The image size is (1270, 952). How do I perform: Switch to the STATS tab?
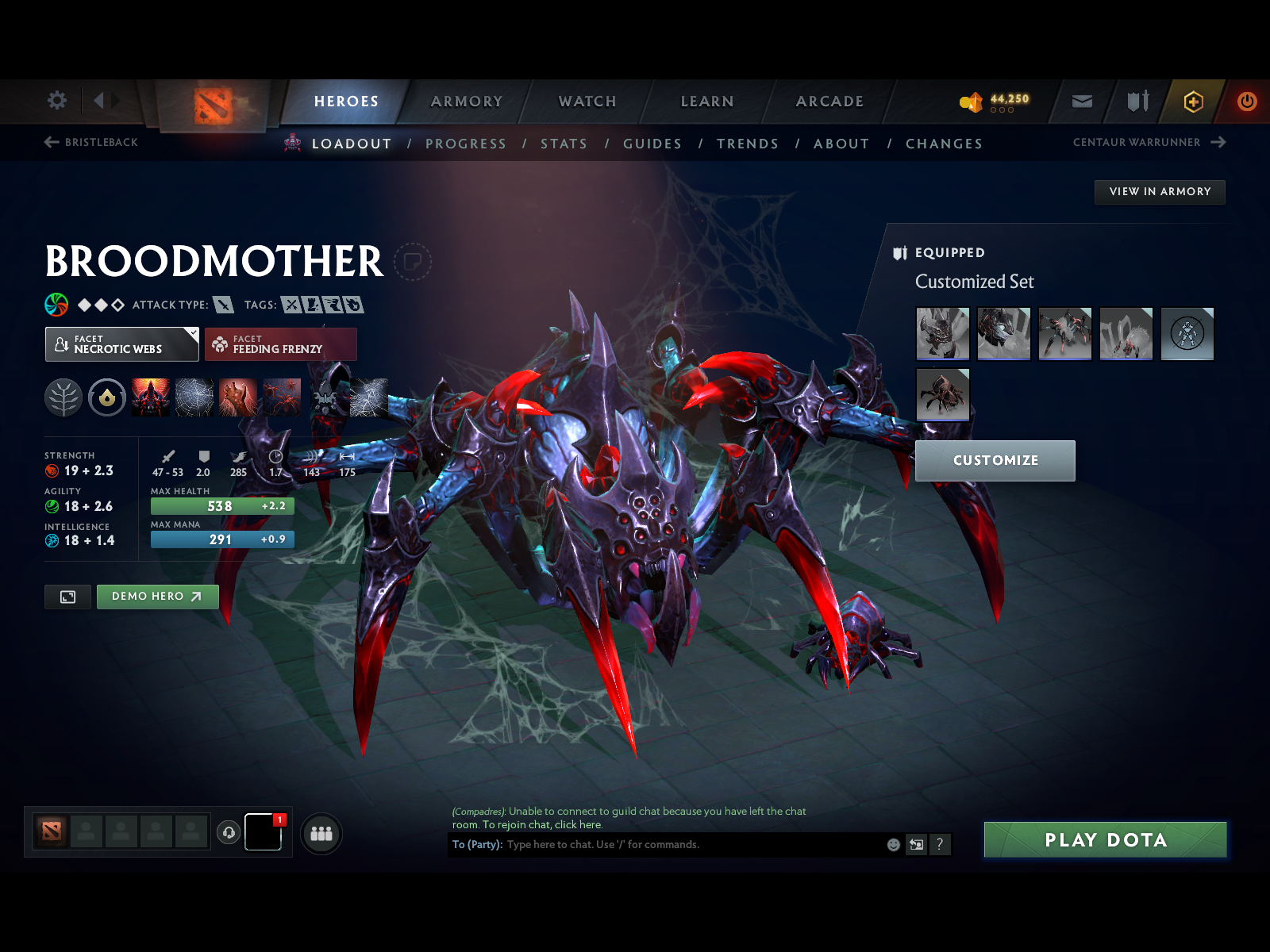coord(564,144)
